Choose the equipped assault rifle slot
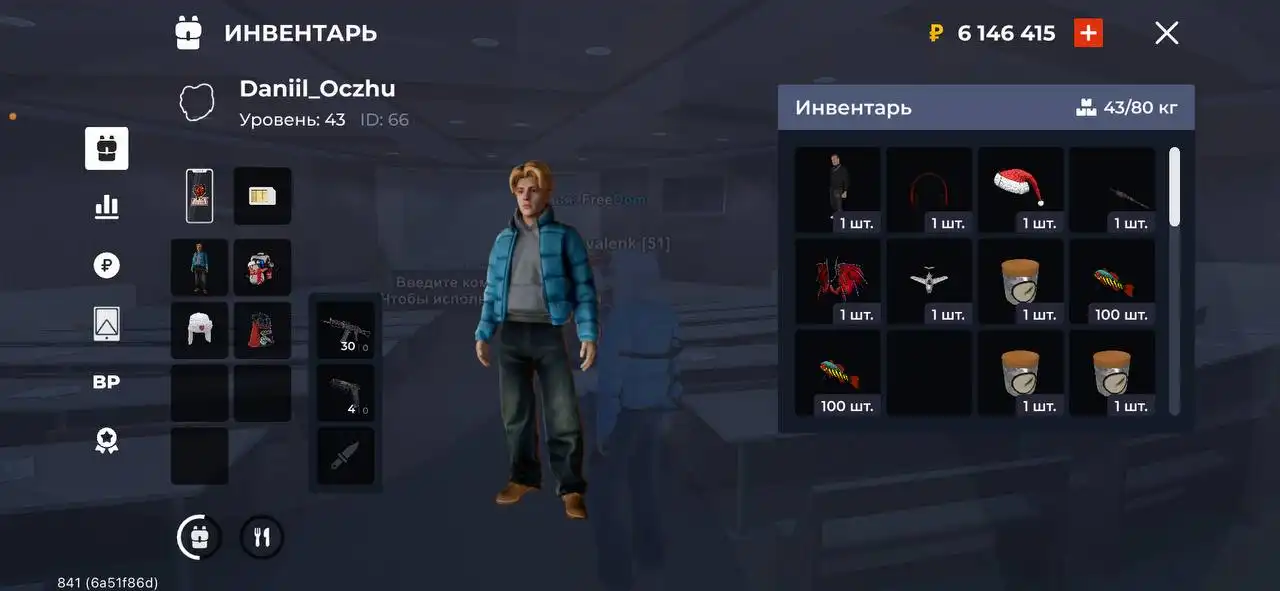1280x591 pixels. coord(346,330)
